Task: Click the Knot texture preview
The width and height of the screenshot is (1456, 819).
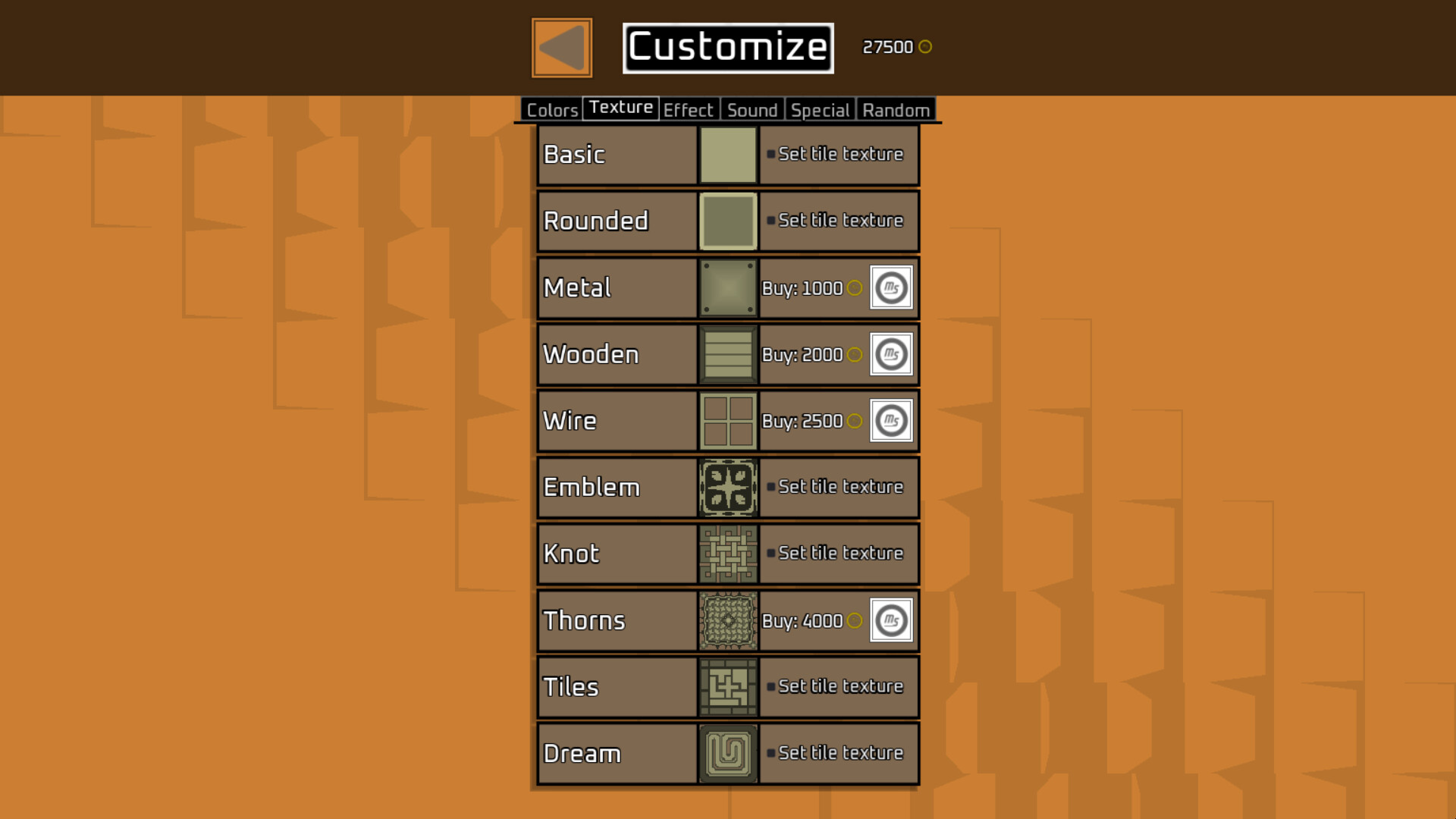Action: [727, 554]
